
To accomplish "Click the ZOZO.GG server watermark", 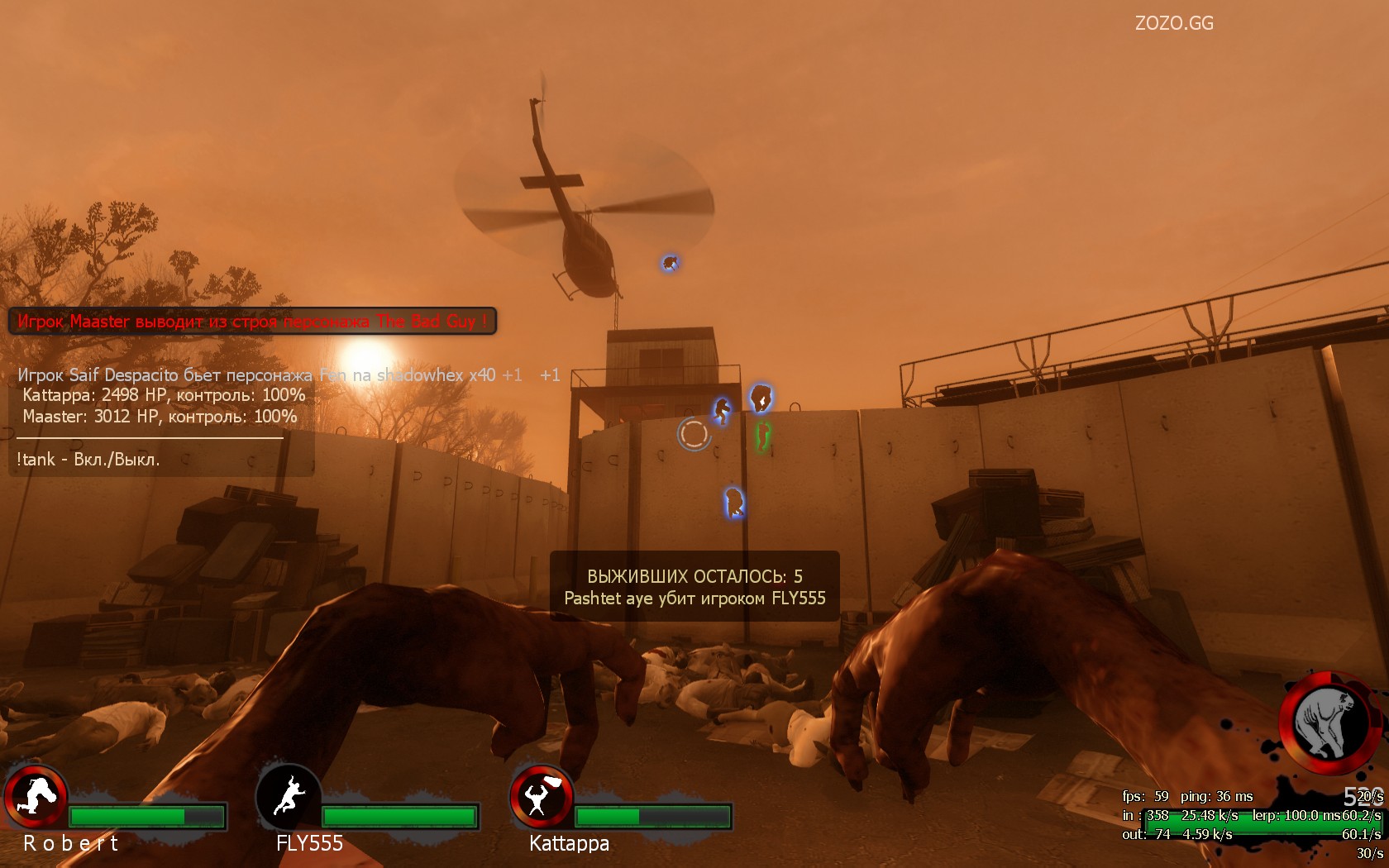I will [x=1174, y=23].
